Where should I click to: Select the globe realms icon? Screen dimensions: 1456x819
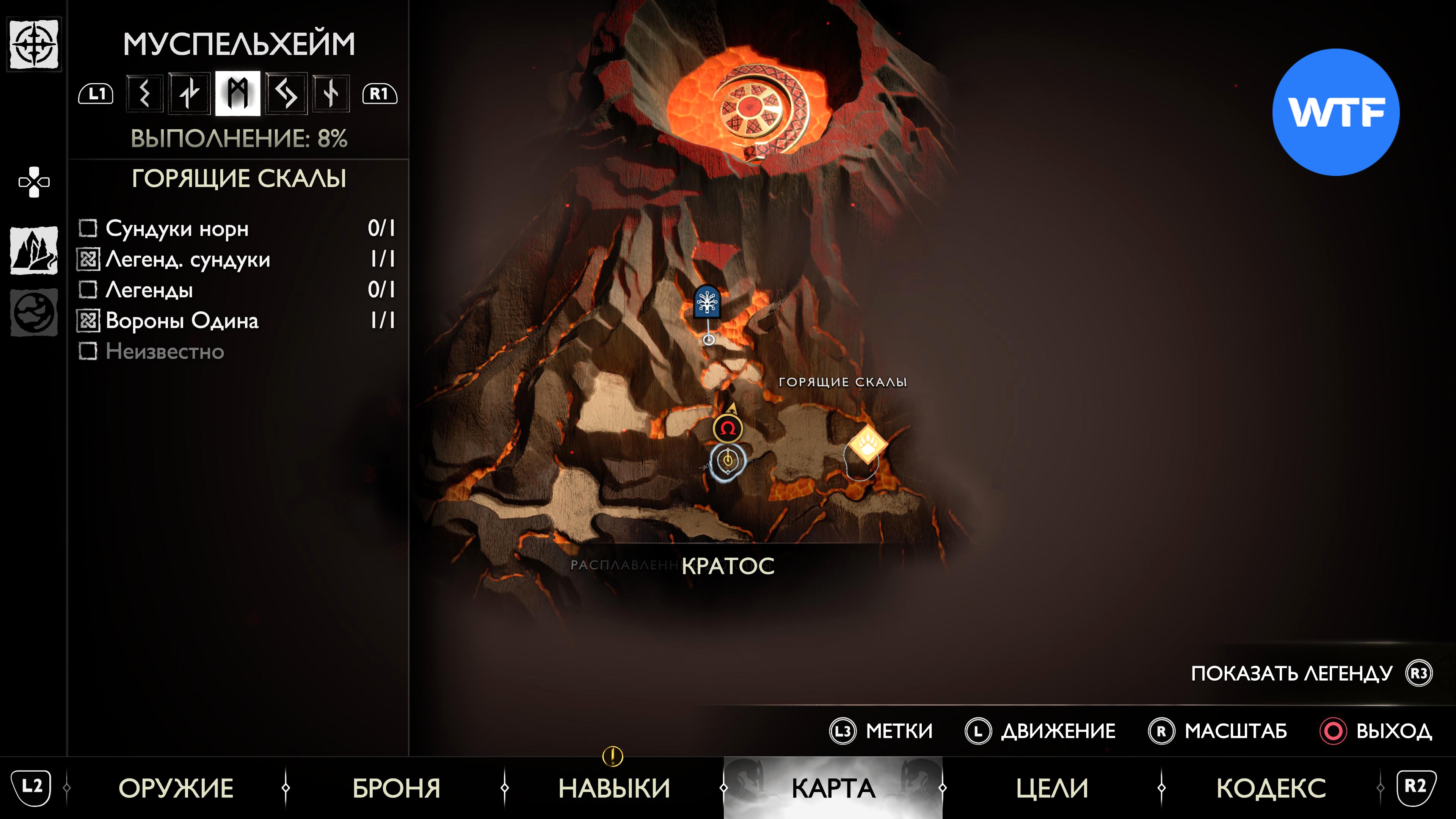[x=34, y=312]
